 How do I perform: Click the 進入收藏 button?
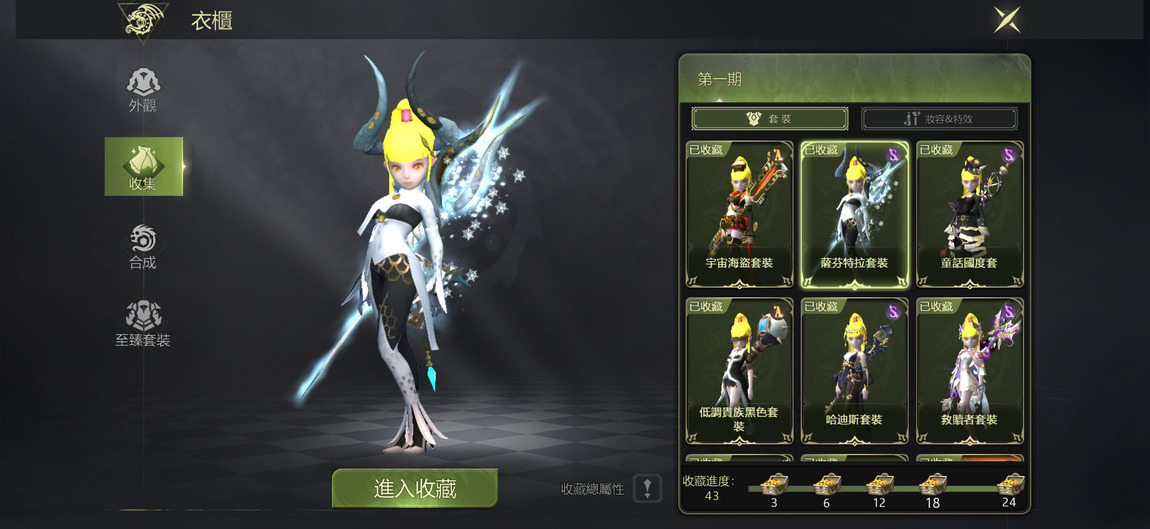point(415,488)
